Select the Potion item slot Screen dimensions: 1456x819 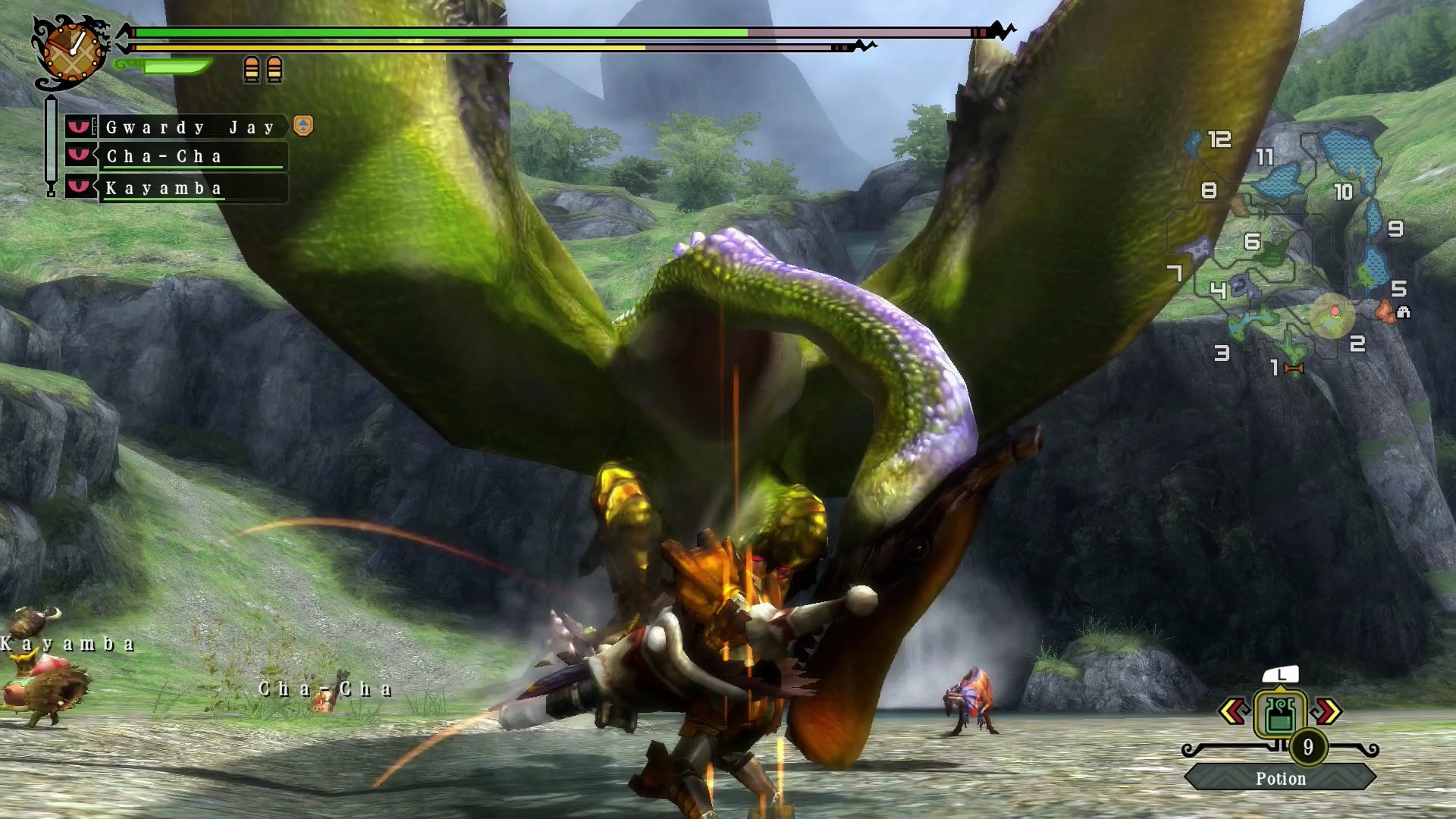[1279, 714]
